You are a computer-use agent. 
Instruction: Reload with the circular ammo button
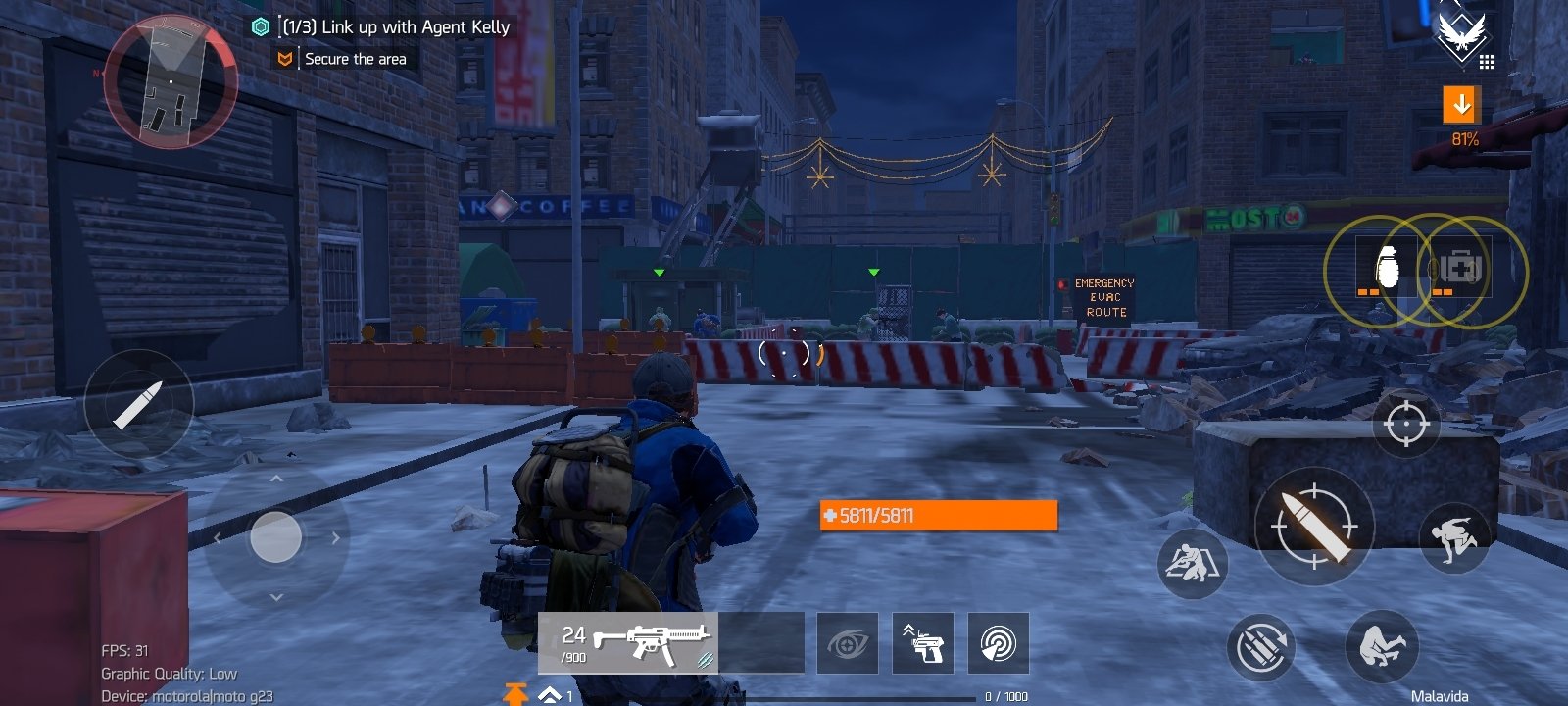click(1260, 647)
